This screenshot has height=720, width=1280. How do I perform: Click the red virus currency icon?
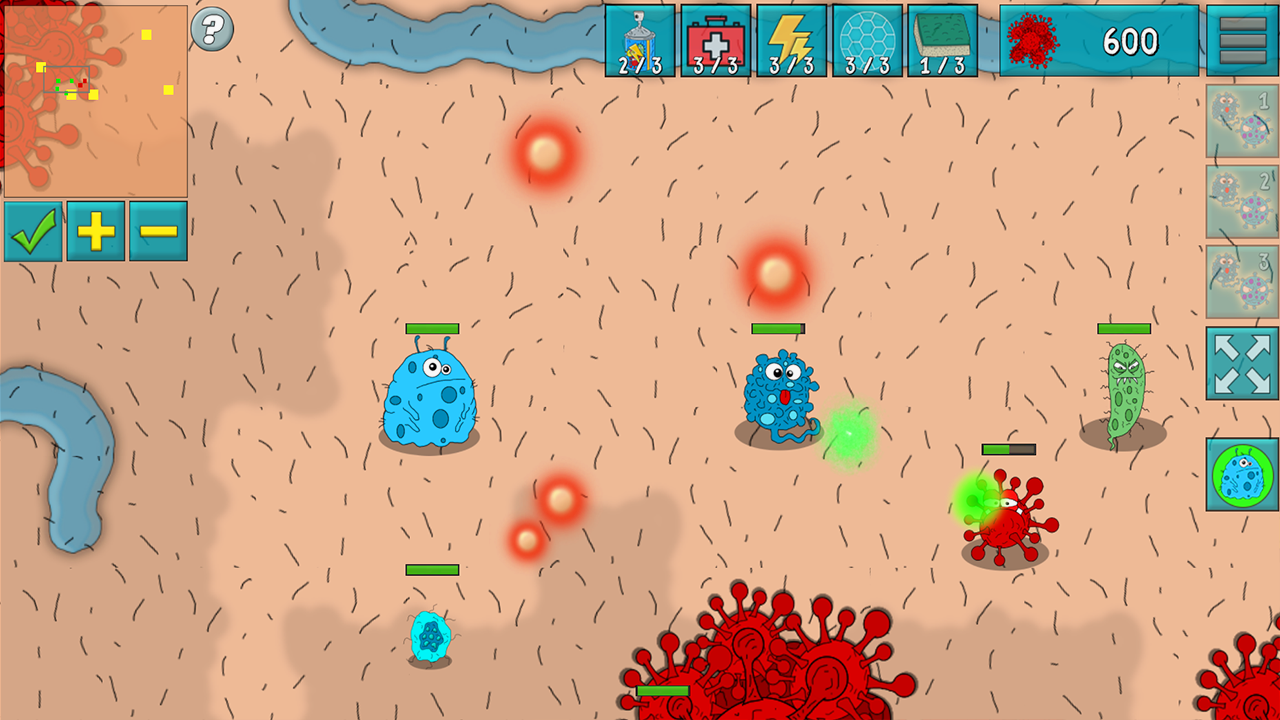[1032, 40]
